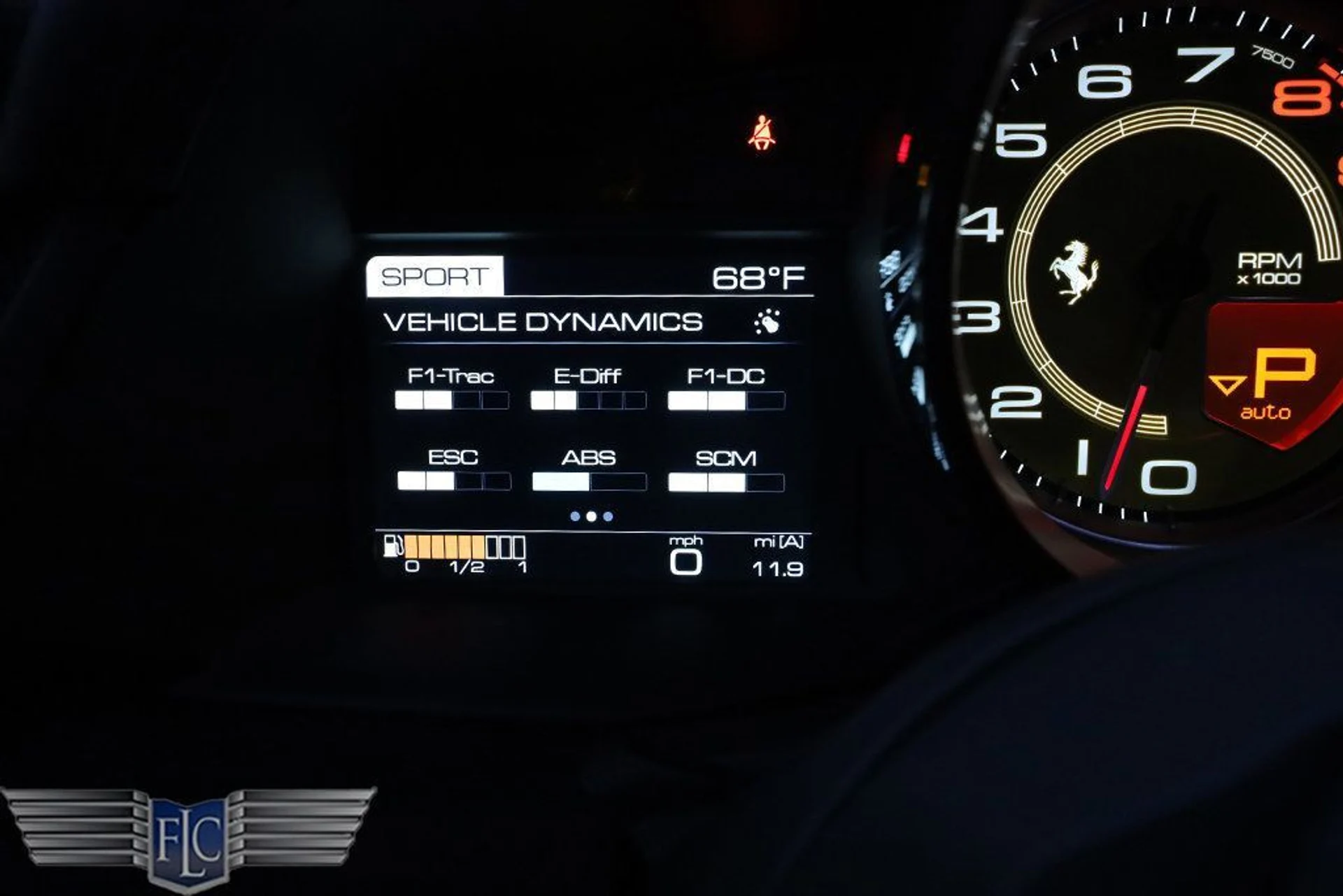The width and height of the screenshot is (1343, 896).
Task: Select the SPORT mode tab
Action: pyautogui.click(x=434, y=276)
